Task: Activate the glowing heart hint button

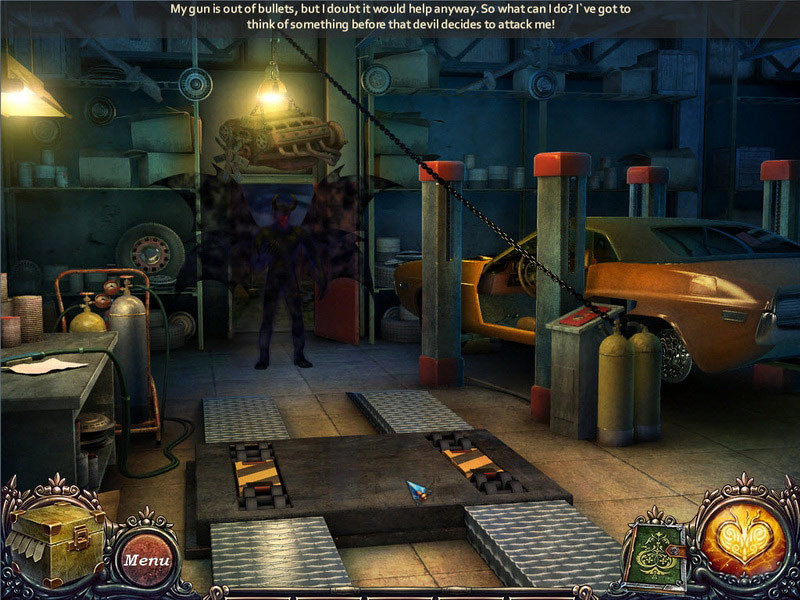Action: 738,531
